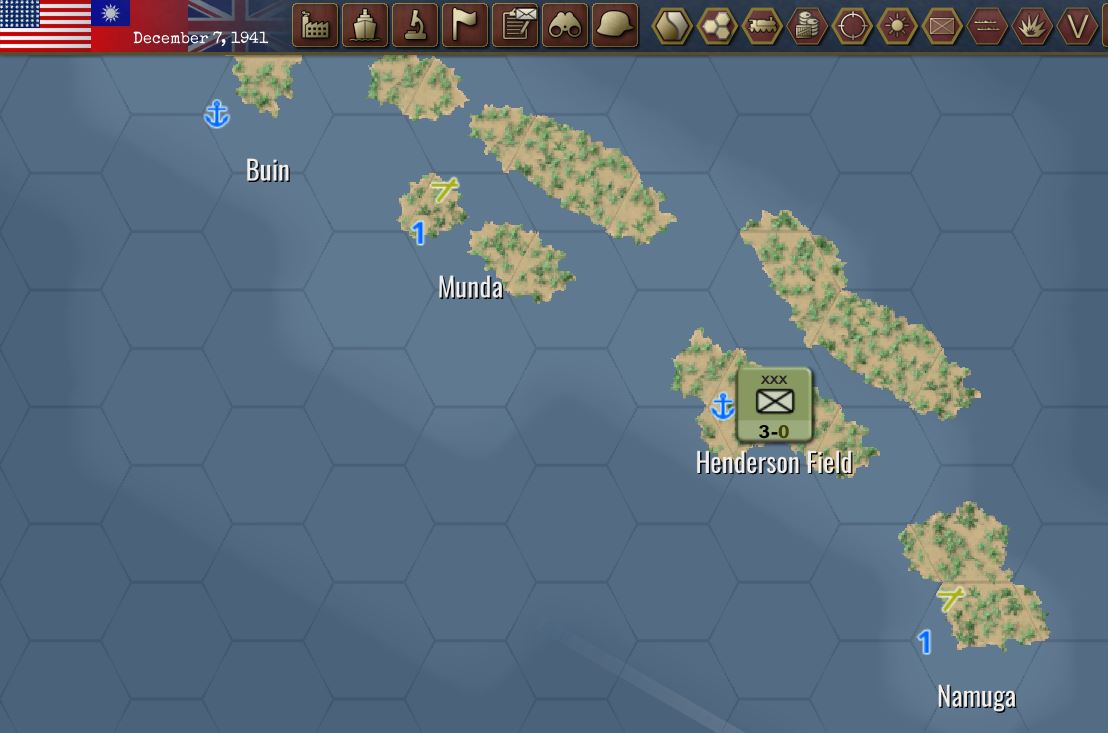Open the helmet units menu

point(615,26)
